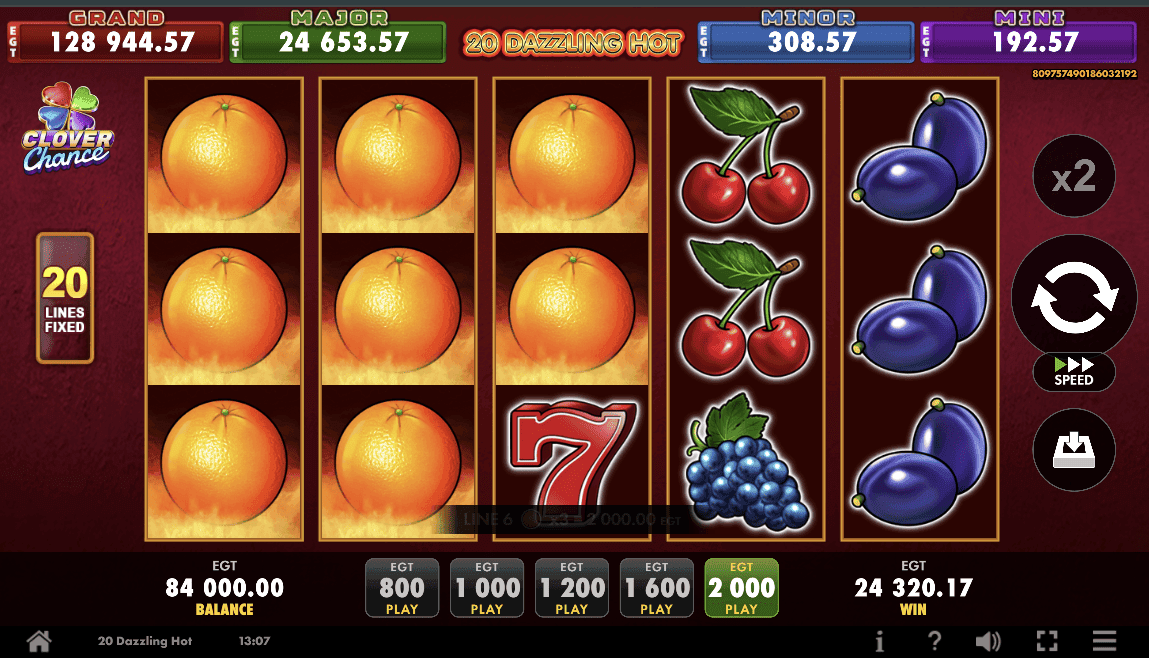
Task: Select the 800 play bet
Action: 402,588
